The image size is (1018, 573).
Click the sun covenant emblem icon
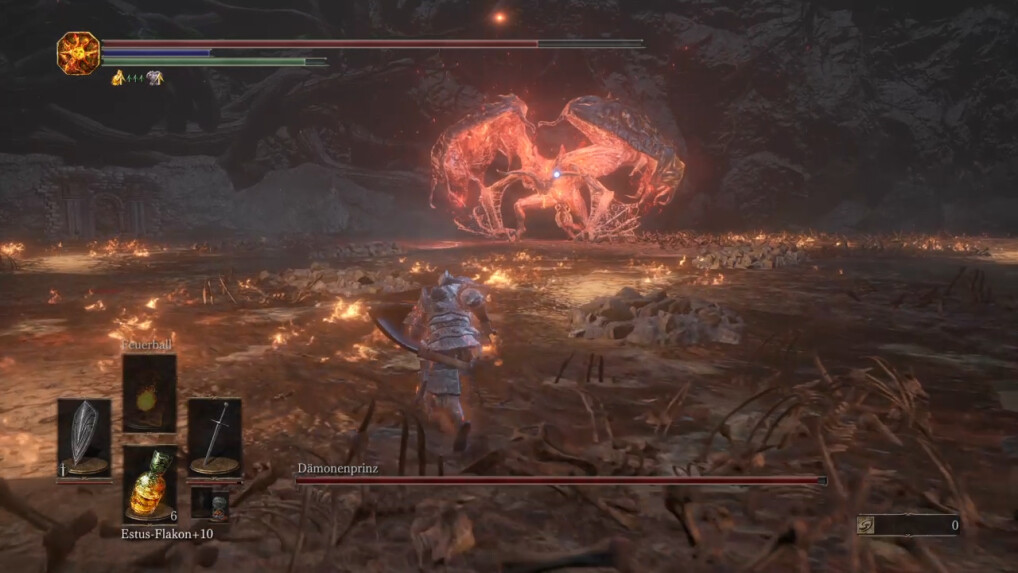[77, 53]
